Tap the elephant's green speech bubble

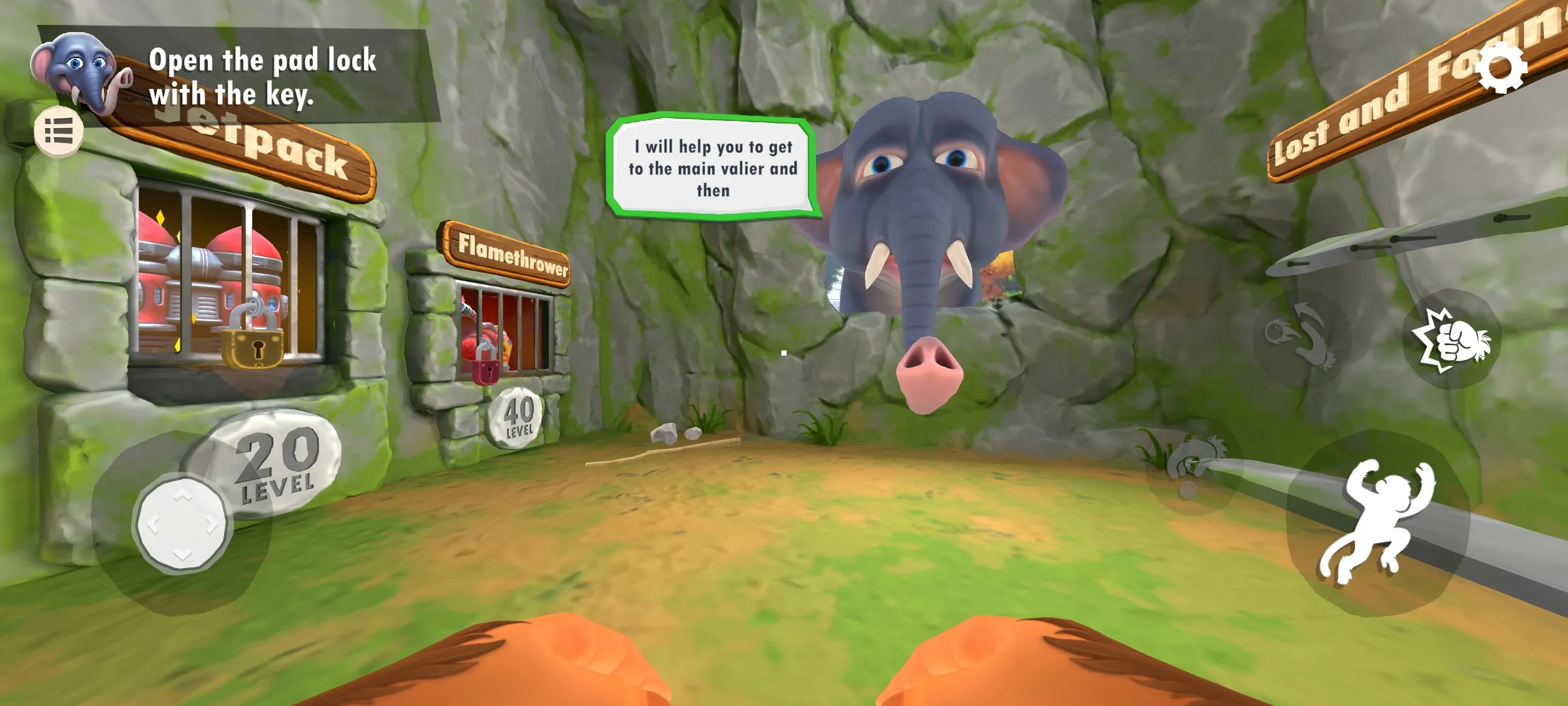pyautogui.click(x=712, y=167)
